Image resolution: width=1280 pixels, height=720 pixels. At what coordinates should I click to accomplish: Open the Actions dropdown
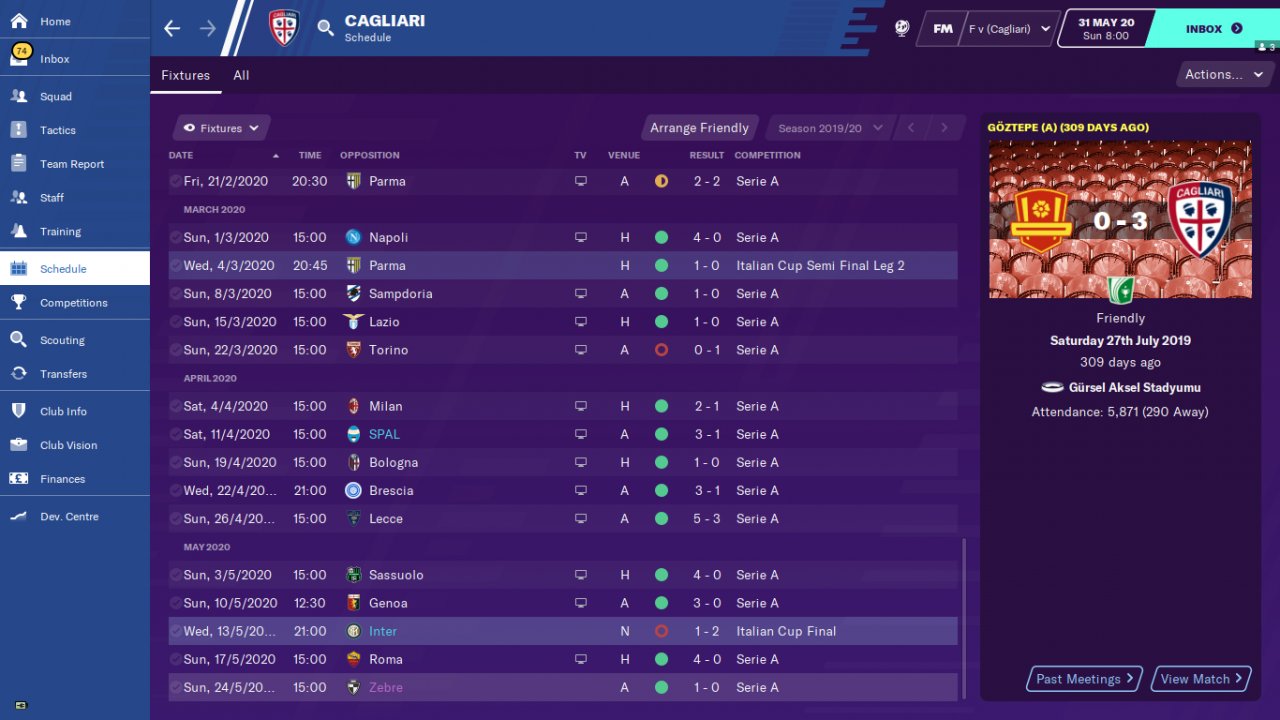(x=1223, y=74)
